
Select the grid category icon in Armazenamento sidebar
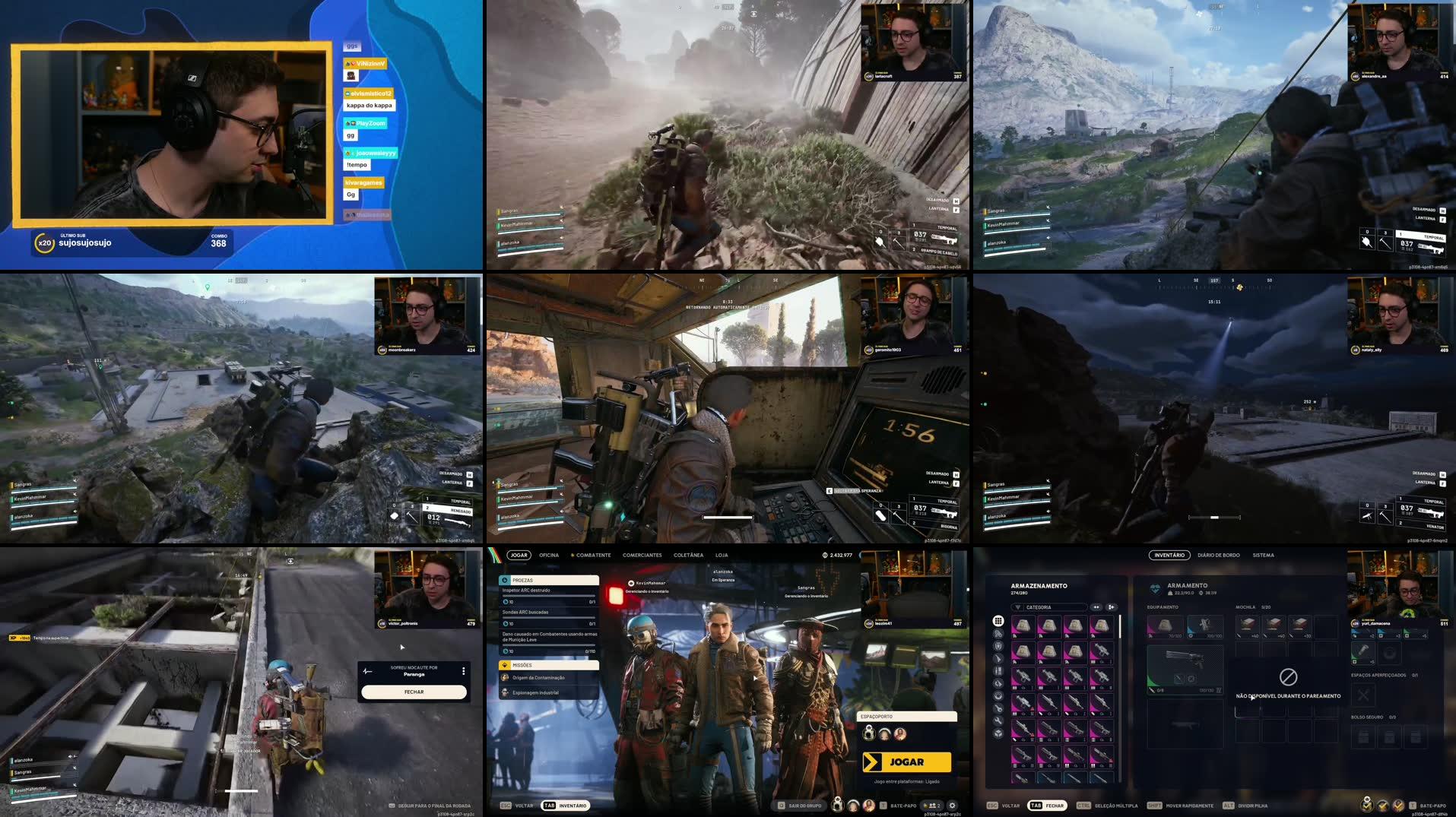pos(998,620)
